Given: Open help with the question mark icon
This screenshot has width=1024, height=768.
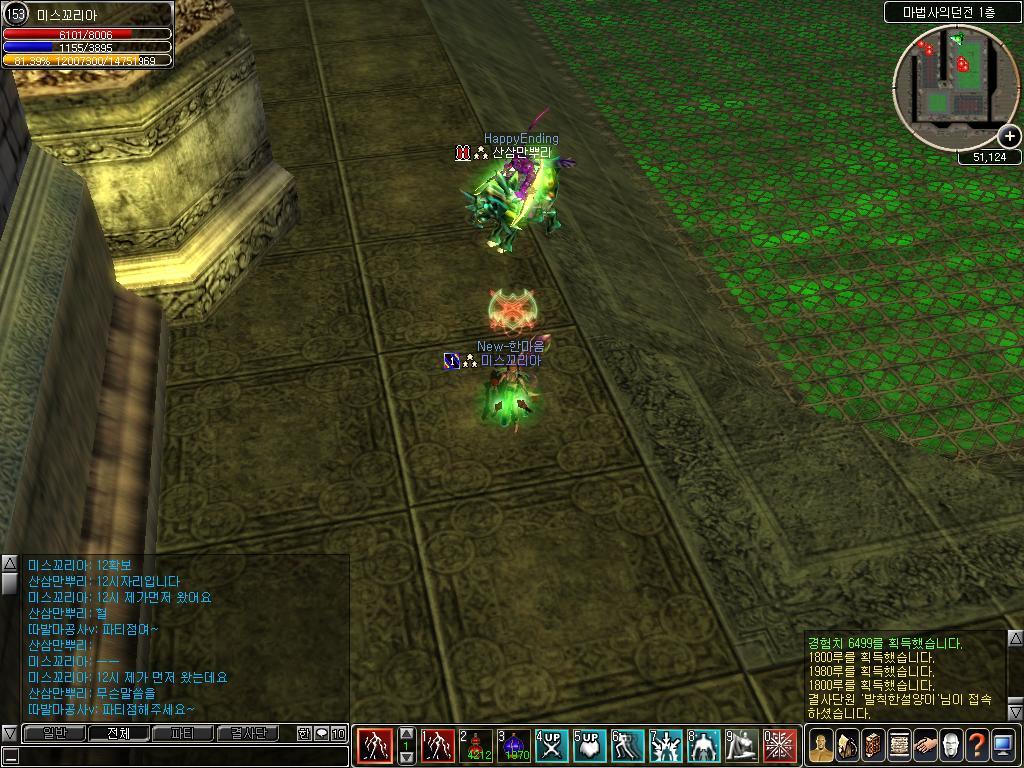Looking at the screenshot, I should tap(977, 746).
